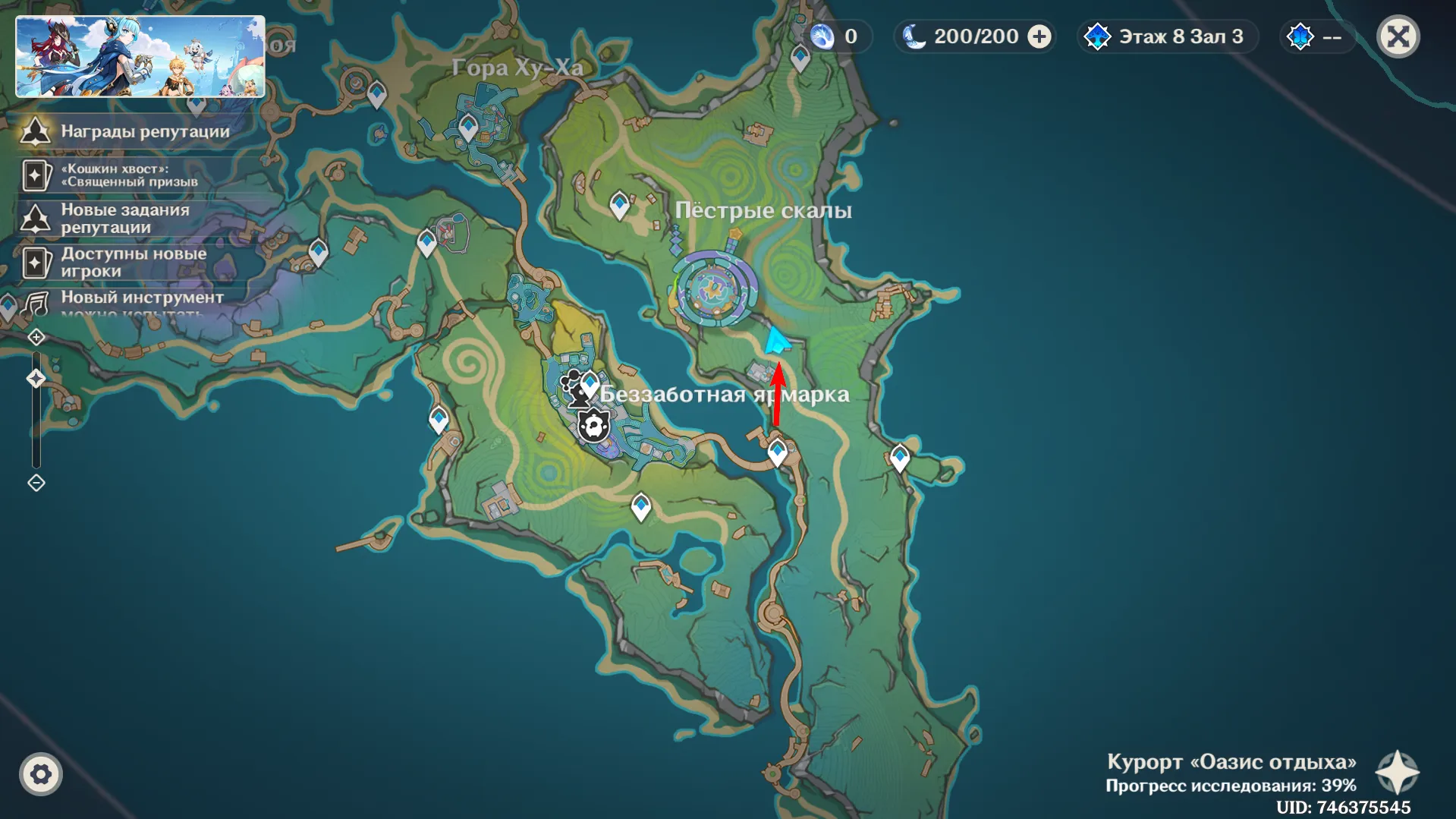The height and width of the screenshot is (819, 1456).
Task: Select the «Кошкин хвост» Священный призыв entry
Action: coord(129,175)
